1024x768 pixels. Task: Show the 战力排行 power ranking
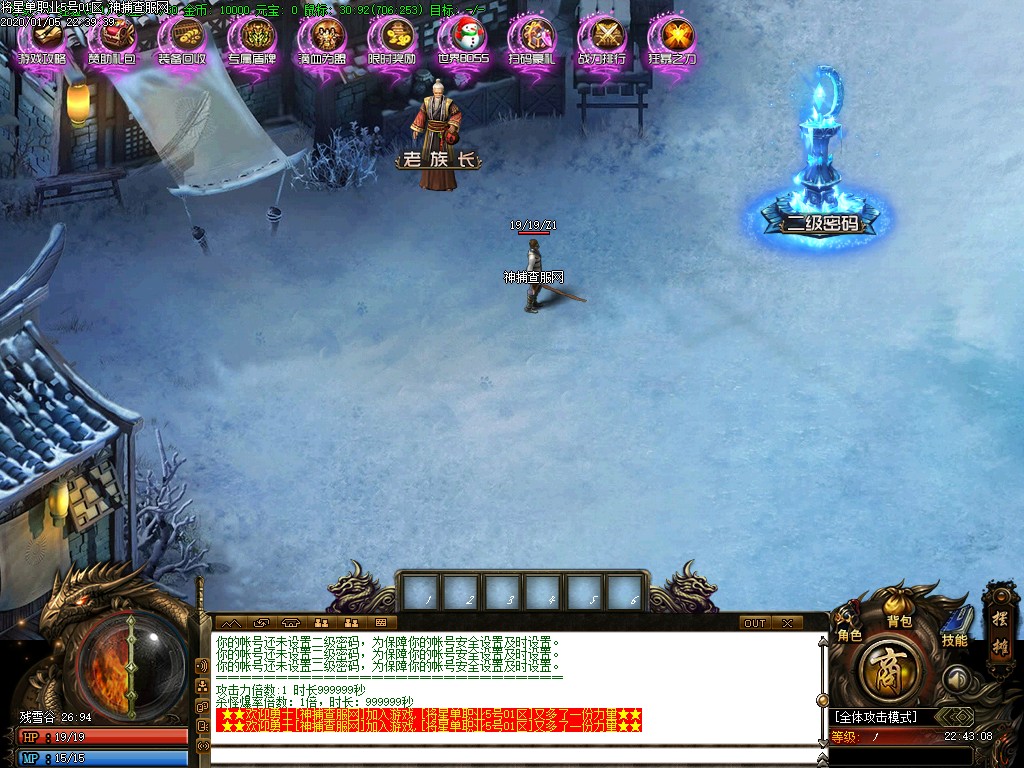coord(602,40)
